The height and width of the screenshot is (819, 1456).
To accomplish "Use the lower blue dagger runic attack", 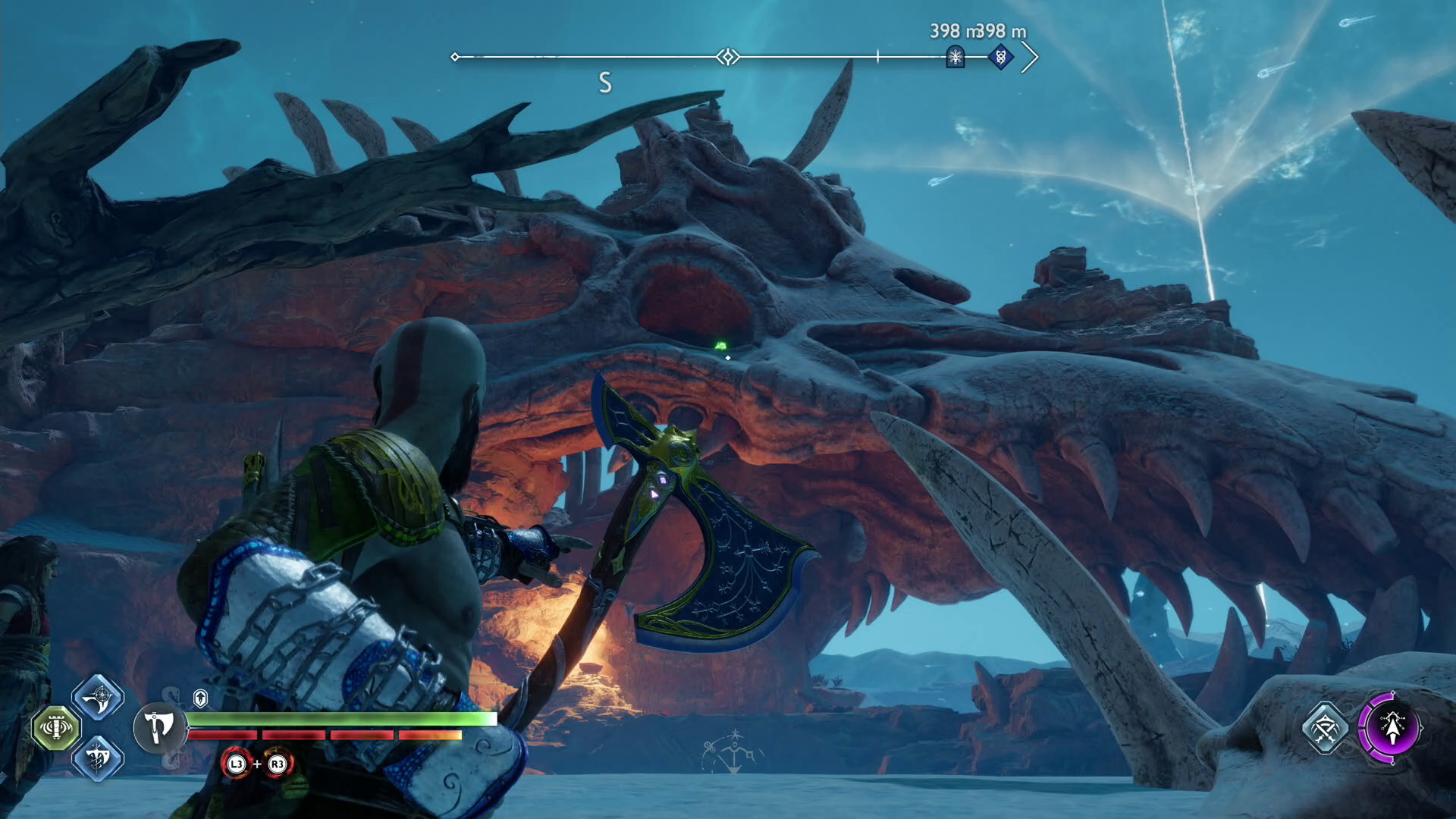I will (x=98, y=758).
